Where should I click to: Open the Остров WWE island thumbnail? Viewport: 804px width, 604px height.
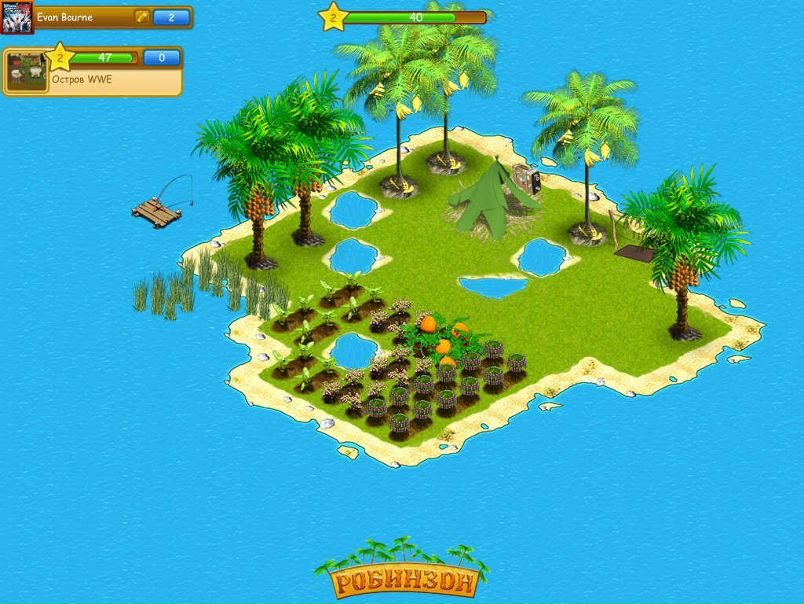pyautogui.click(x=27, y=71)
